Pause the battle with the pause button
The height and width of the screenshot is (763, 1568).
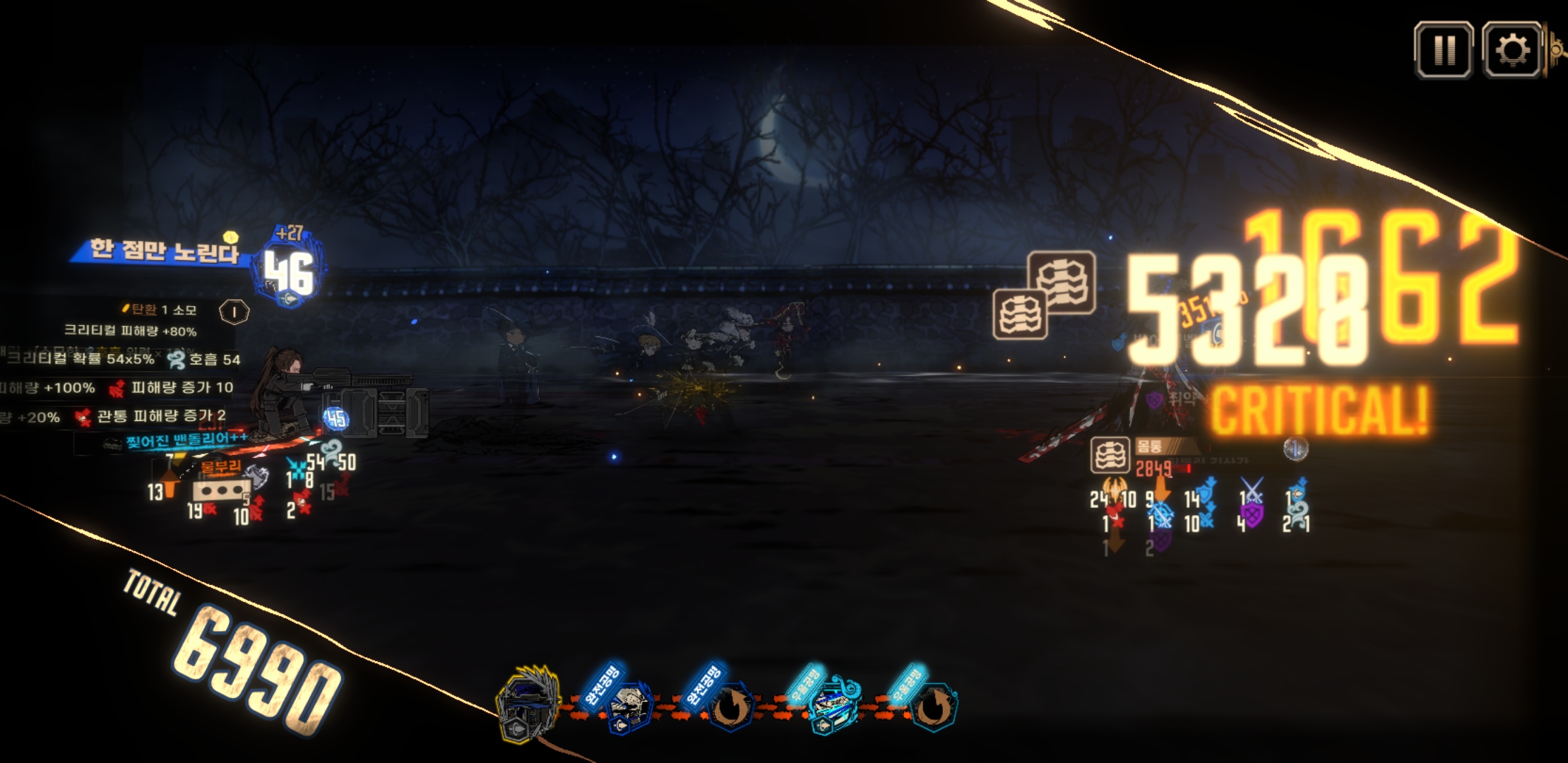pos(1443,50)
